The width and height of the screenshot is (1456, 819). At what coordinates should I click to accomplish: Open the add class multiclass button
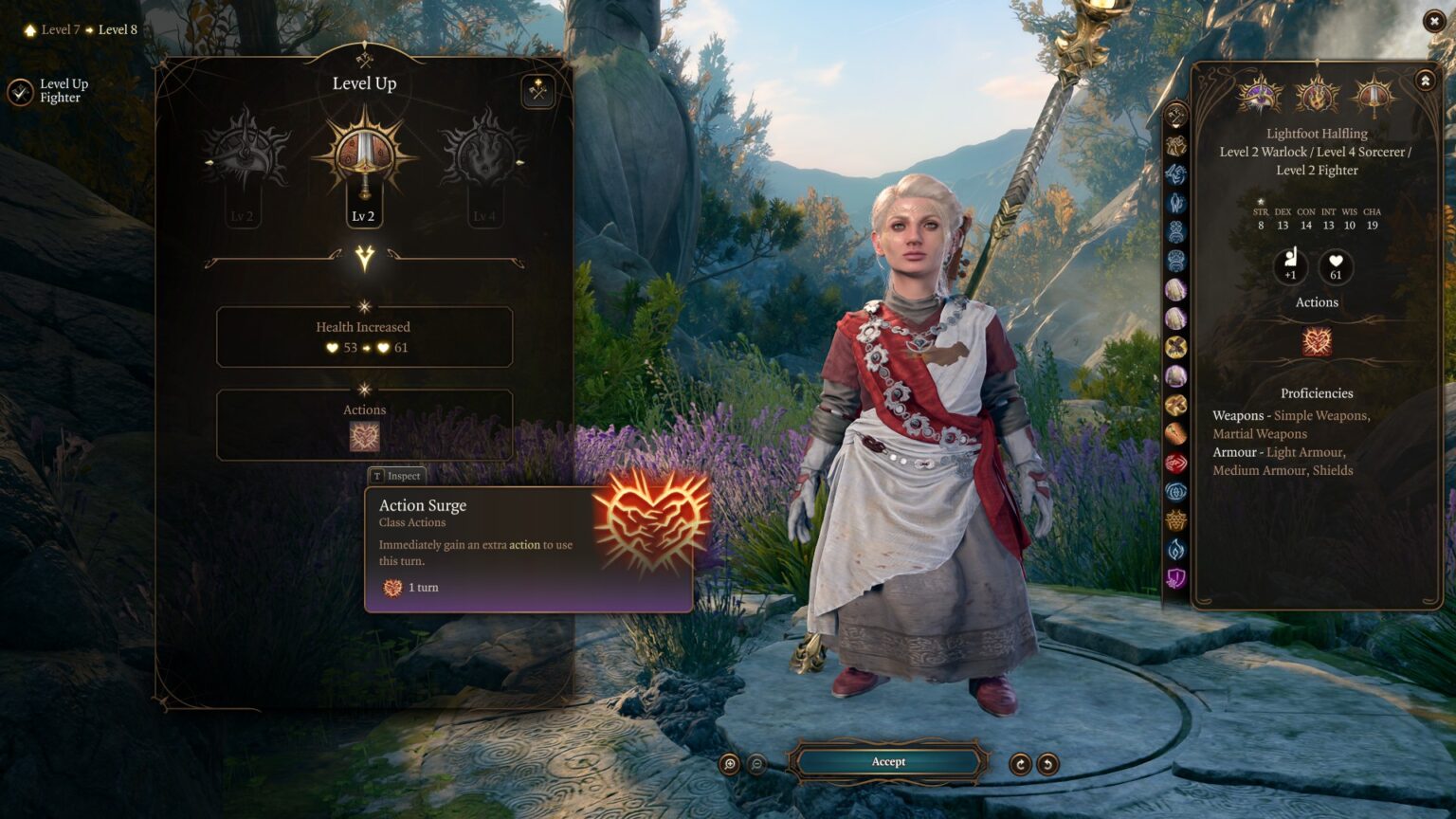(538, 92)
